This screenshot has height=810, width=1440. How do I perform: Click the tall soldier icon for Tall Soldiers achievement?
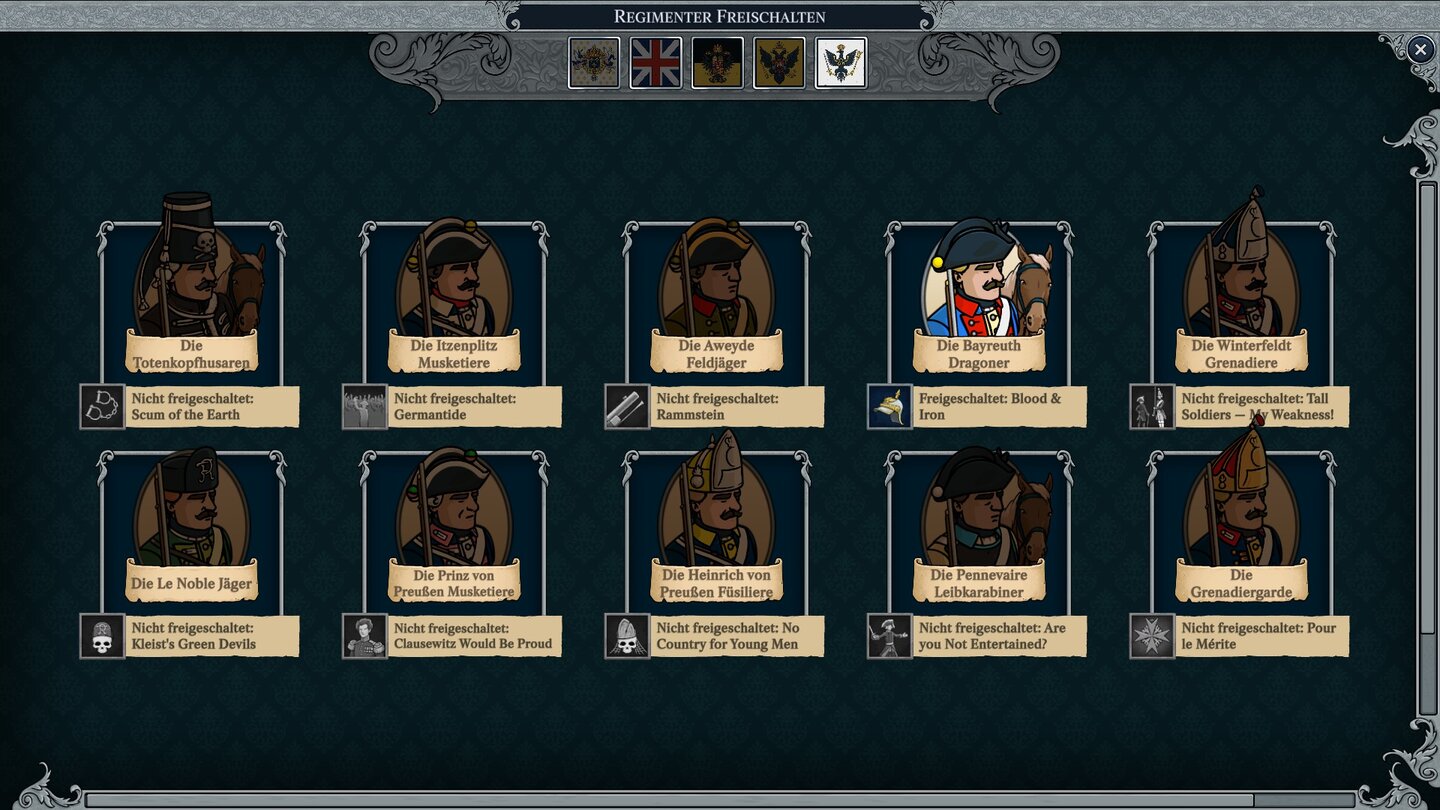click(1153, 405)
